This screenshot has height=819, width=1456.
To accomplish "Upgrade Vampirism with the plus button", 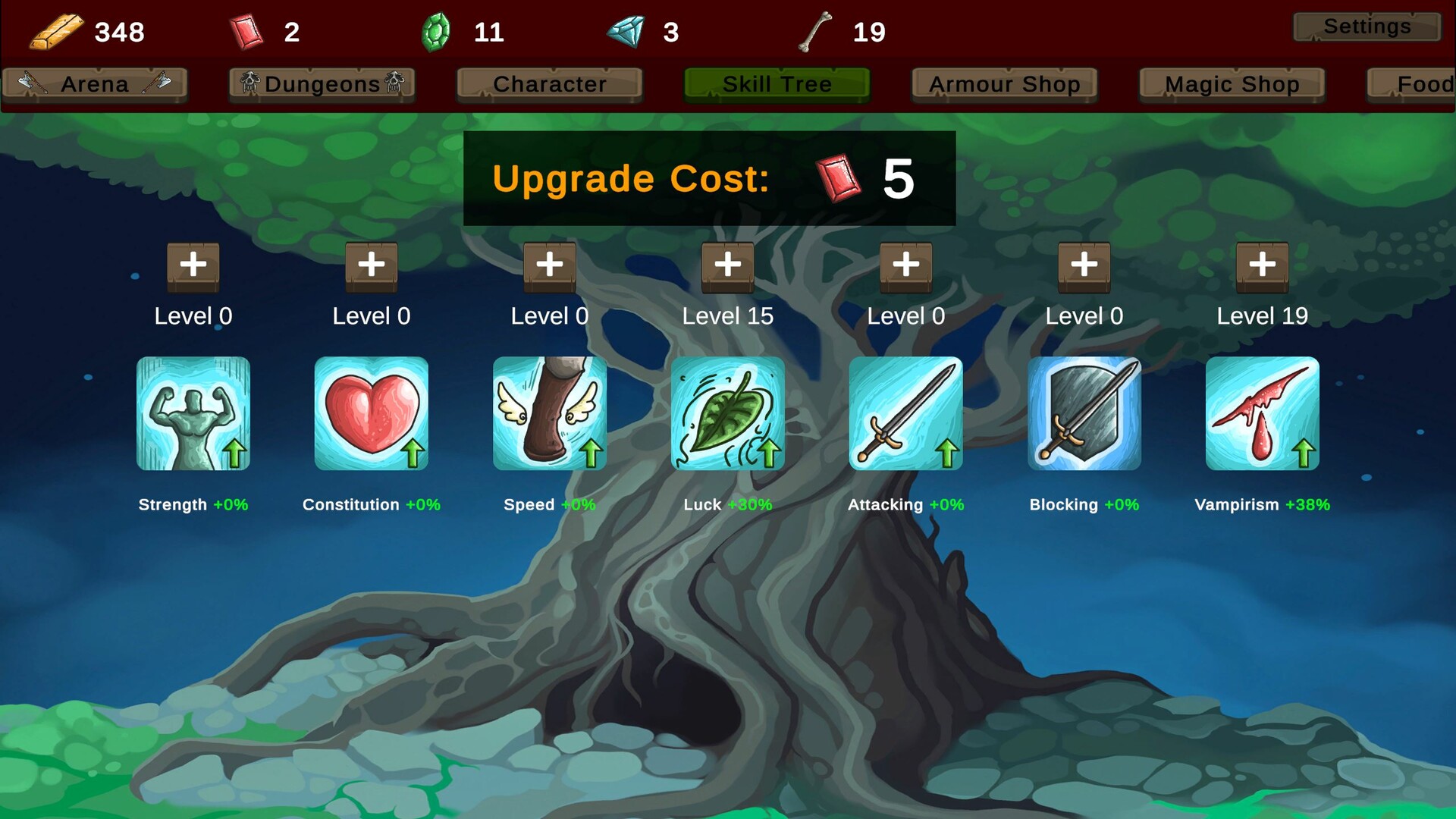I will coord(1261,267).
